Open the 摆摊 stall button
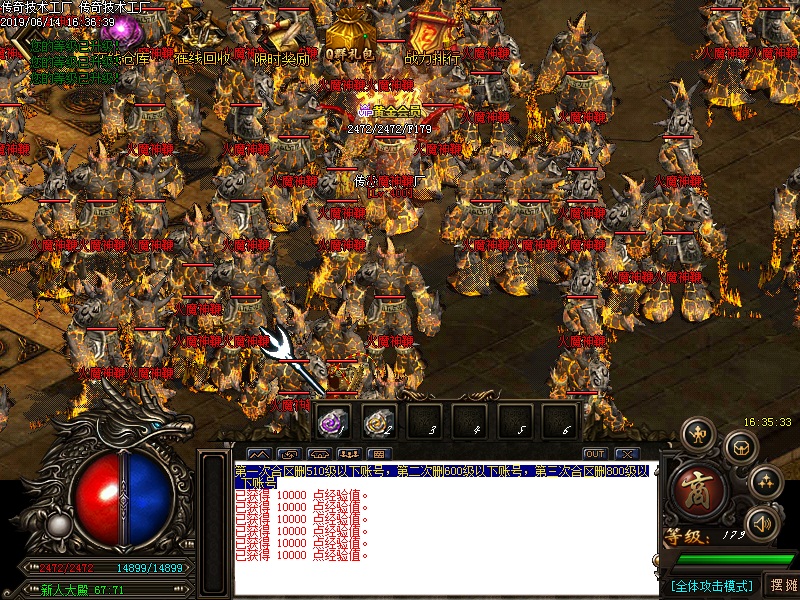This screenshot has height=600, width=800. click(780, 585)
